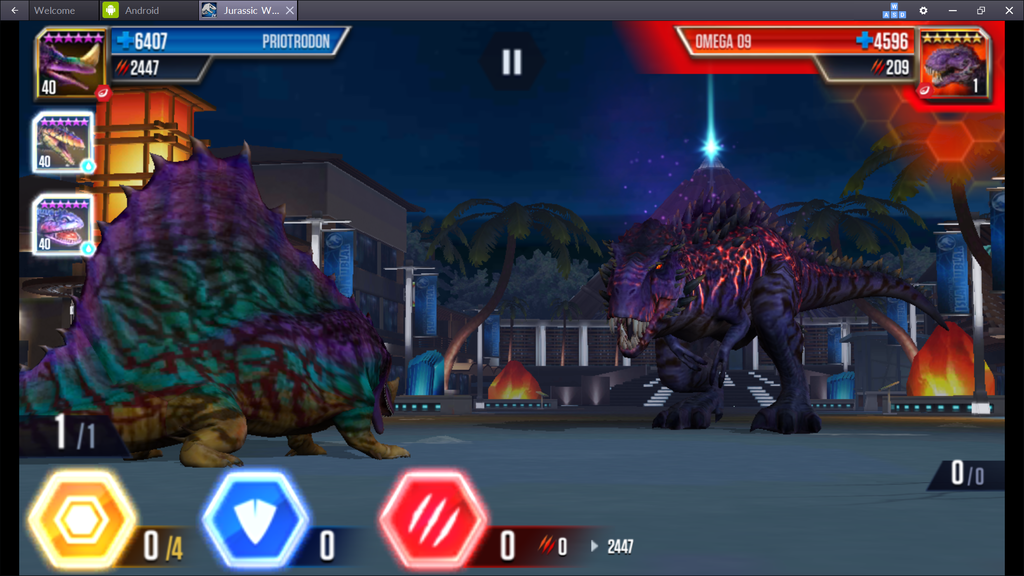Swap to the blue open-jawed reserve creature

pos(63,224)
